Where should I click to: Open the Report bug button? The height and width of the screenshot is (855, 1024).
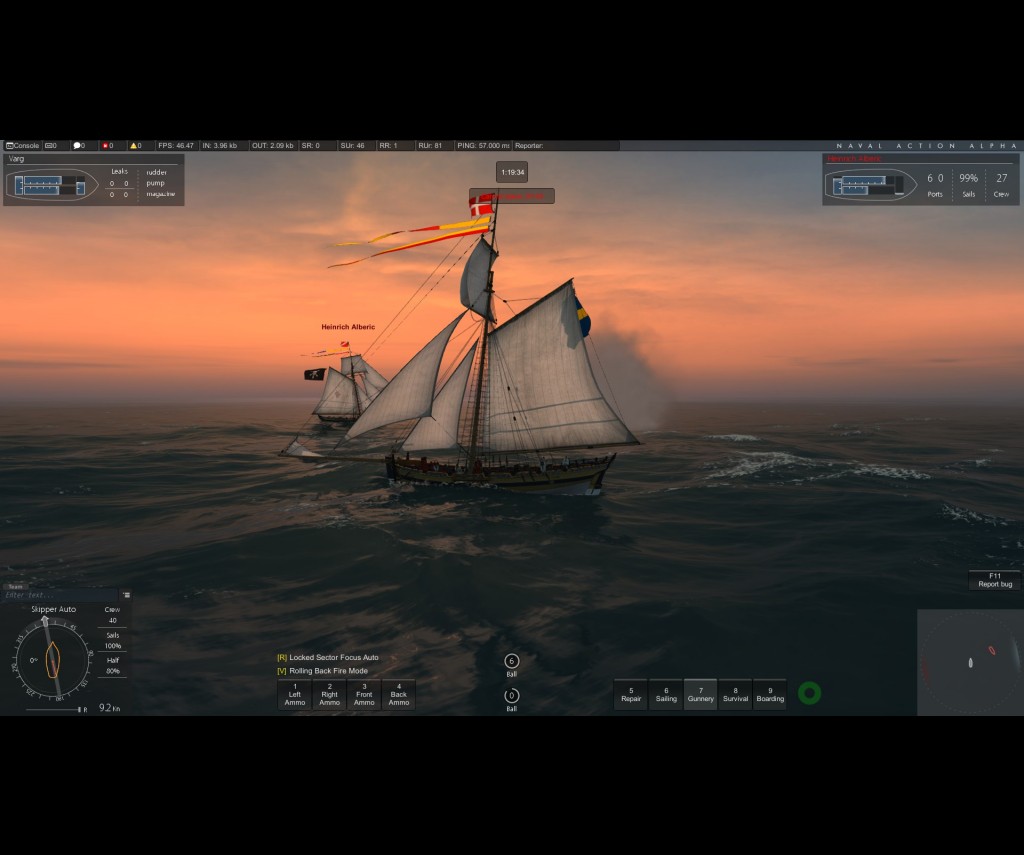coord(994,580)
